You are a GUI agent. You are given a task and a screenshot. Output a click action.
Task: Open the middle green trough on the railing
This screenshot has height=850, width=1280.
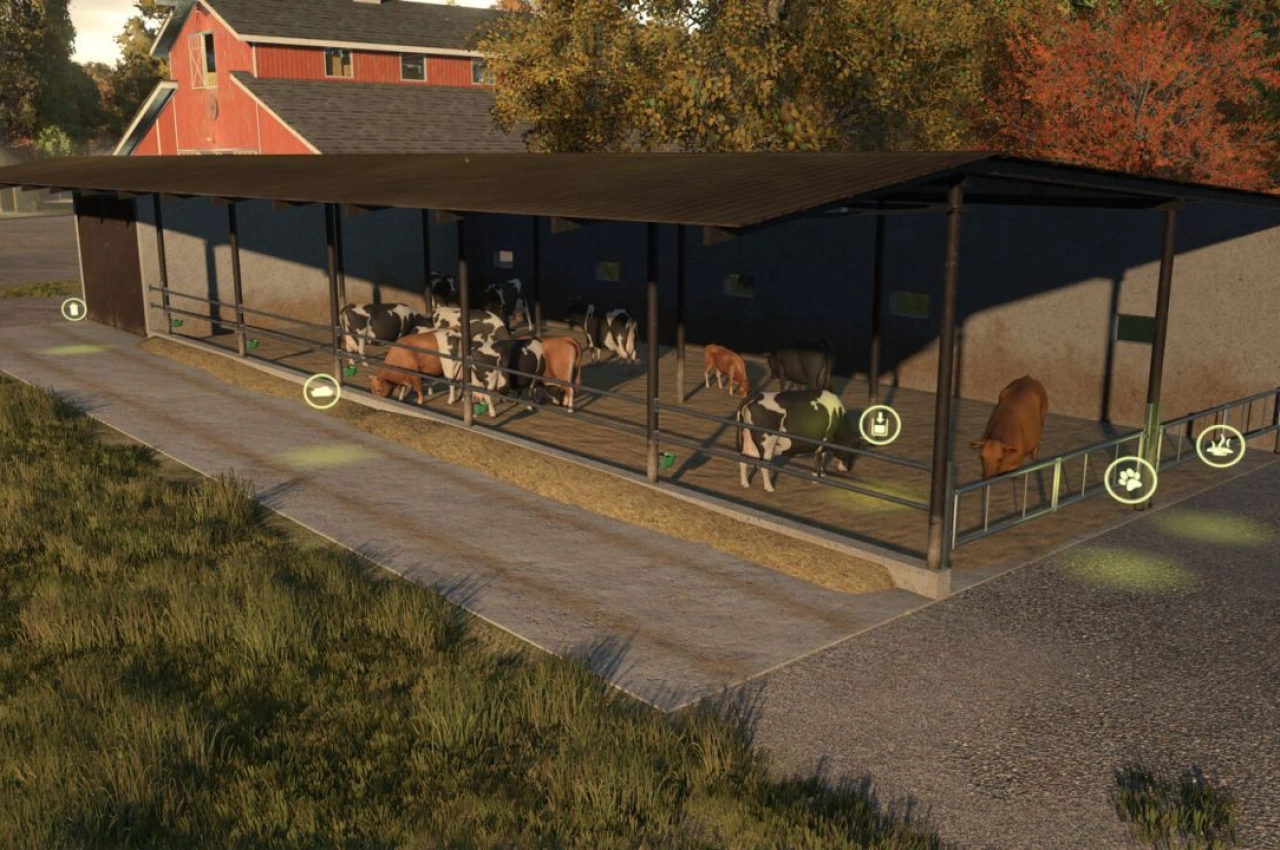(x=350, y=368)
